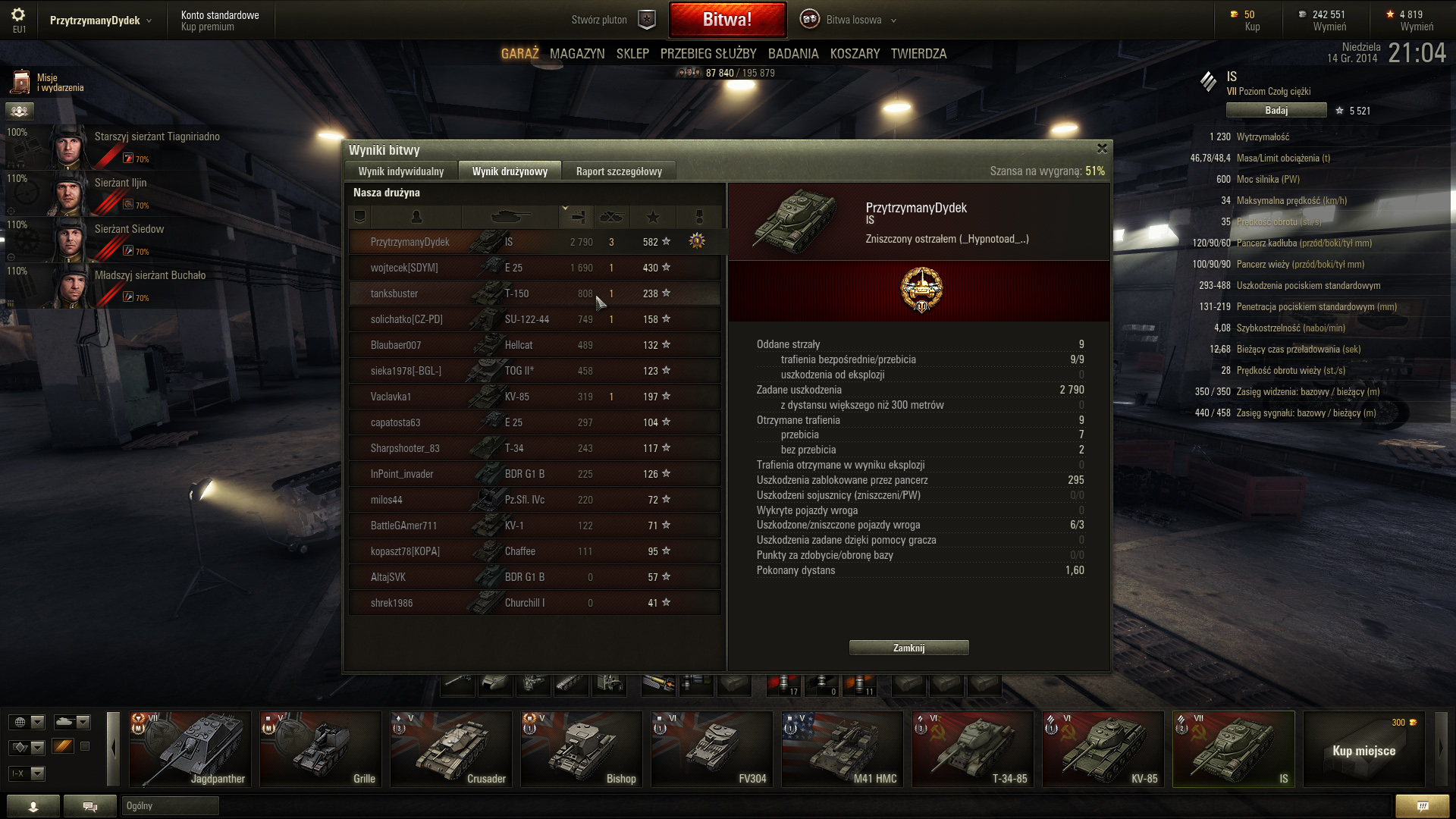The height and width of the screenshot is (819, 1456).
Task: Select the Jagdpanther in the tank carousel
Action: tap(190, 748)
